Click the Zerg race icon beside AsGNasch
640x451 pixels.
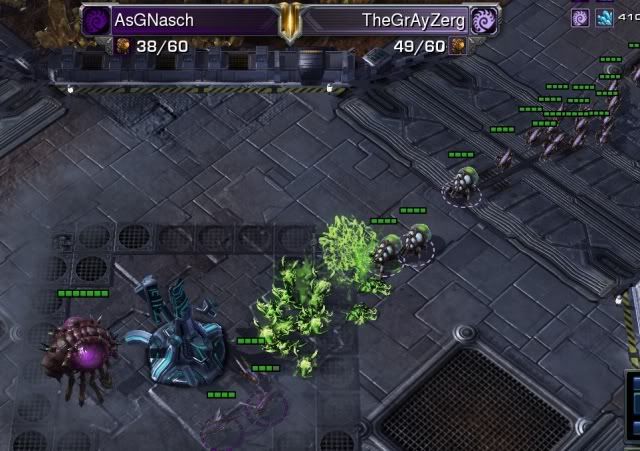96,19
